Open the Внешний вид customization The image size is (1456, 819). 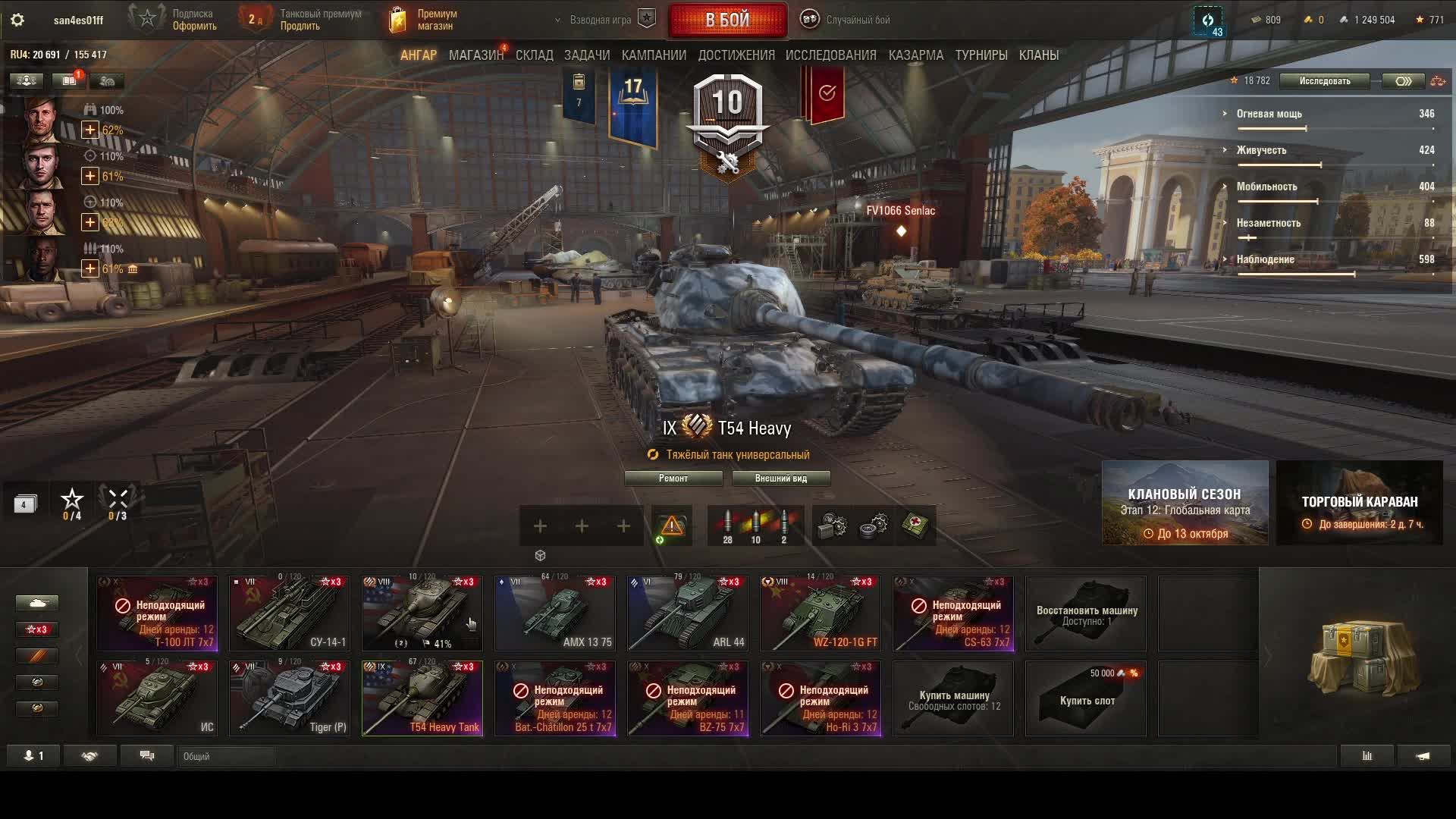(780, 479)
